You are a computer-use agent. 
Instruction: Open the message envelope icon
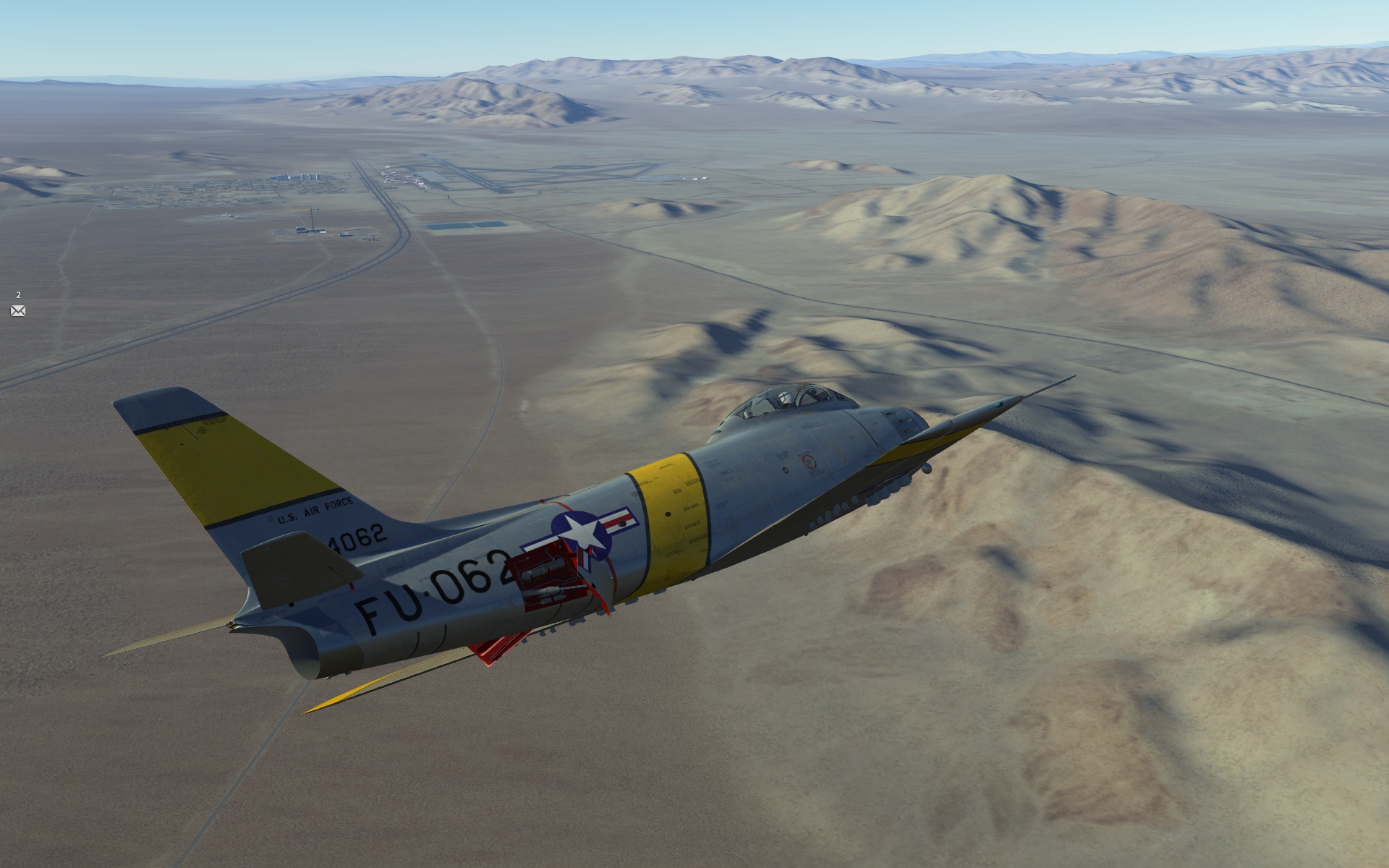click(18, 310)
